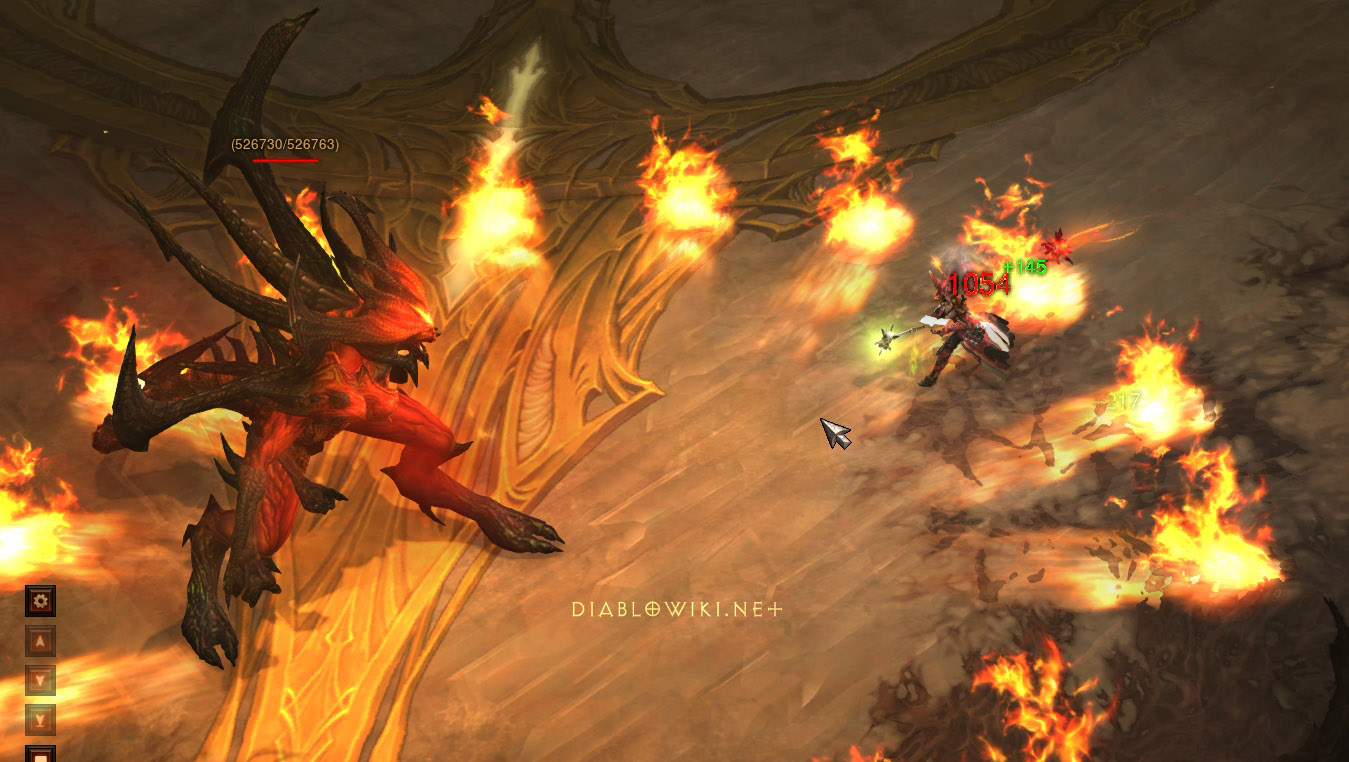Click the chat button below the arrows
Image resolution: width=1349 pixels, height=762 pixels.
40,753
